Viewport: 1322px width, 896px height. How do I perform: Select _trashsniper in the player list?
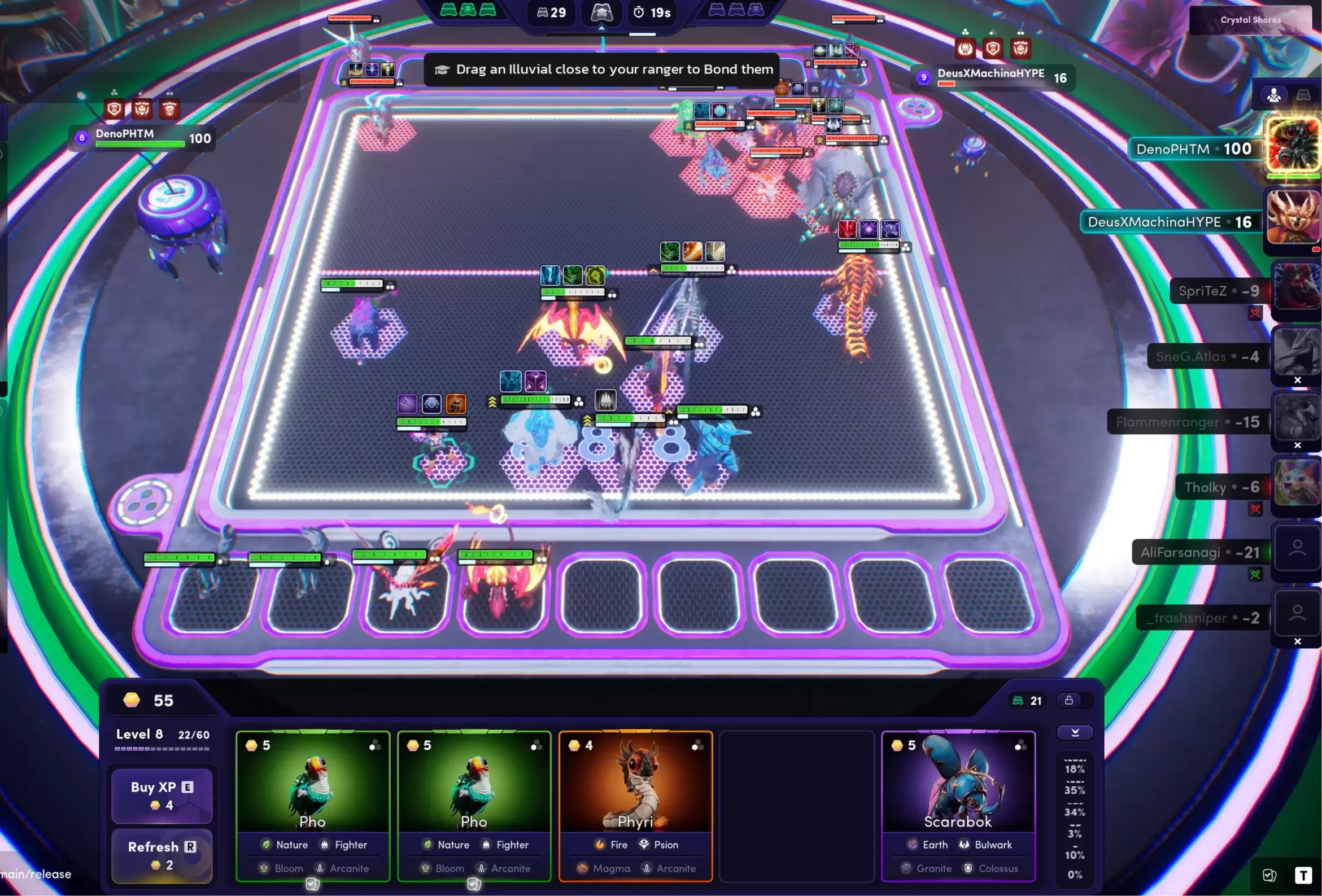pyautogui.click(x=1296, y=614)
